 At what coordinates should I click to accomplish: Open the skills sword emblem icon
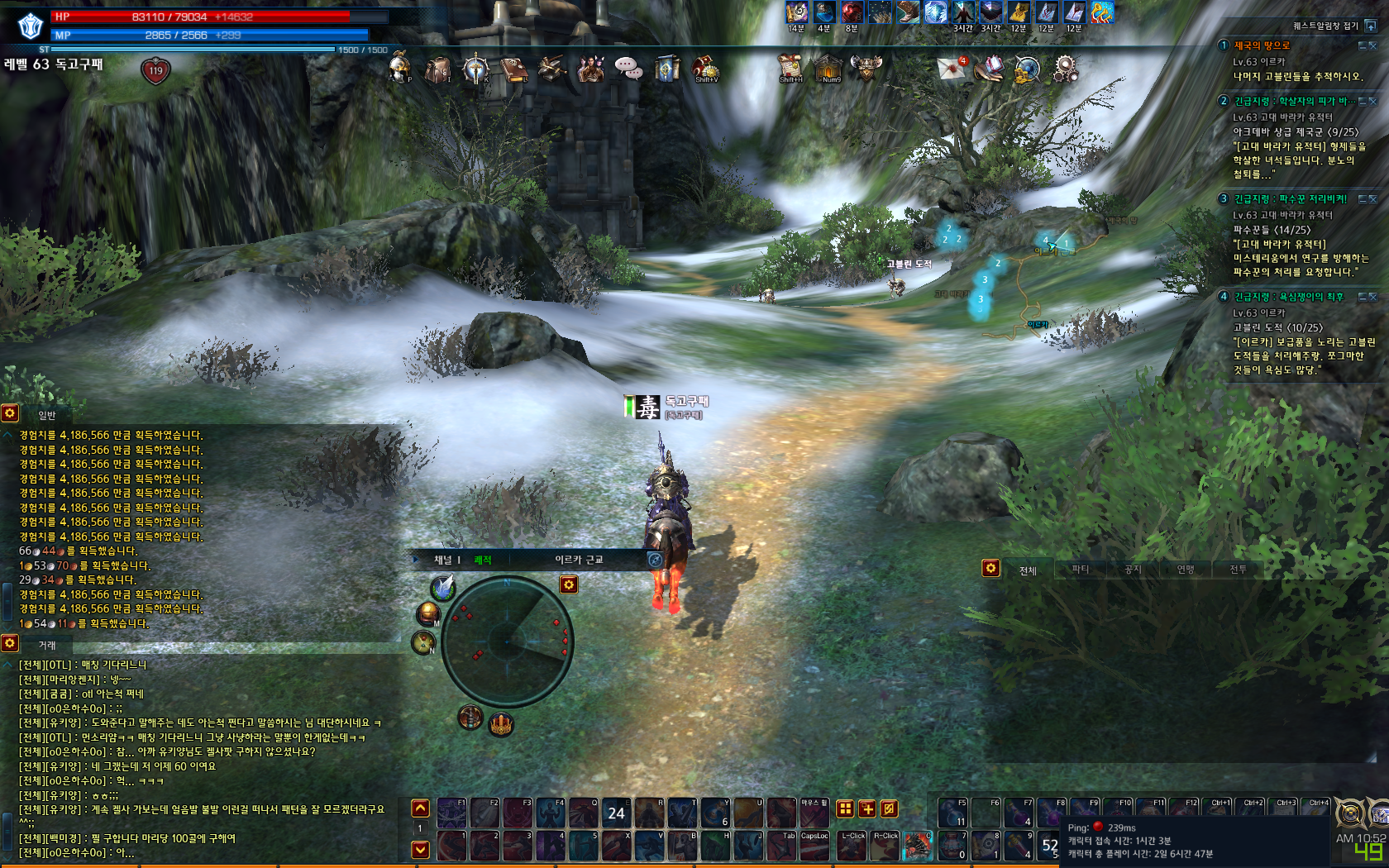click(475, 69)
